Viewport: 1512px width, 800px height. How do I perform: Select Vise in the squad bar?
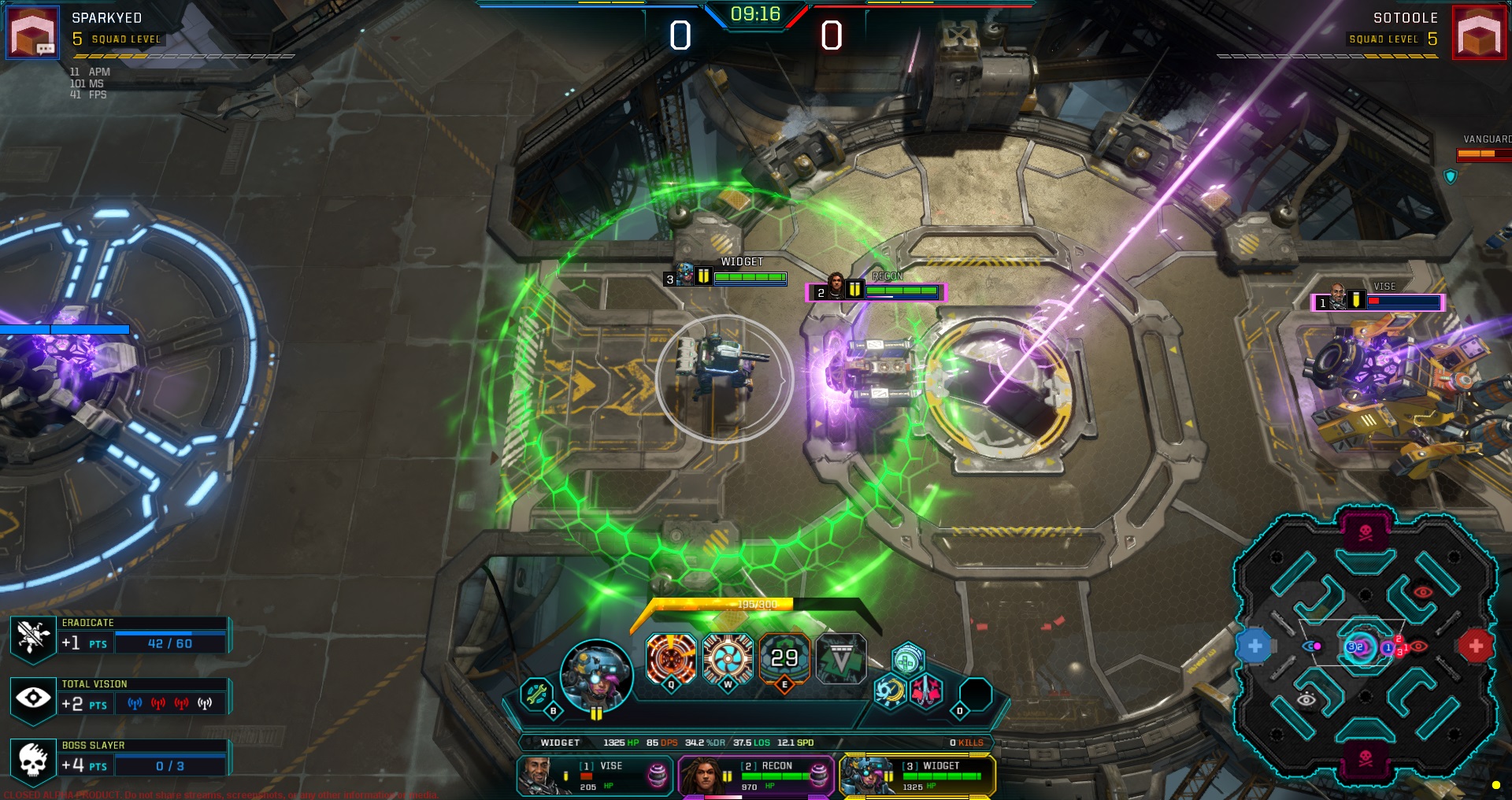(x=595, y=776)
